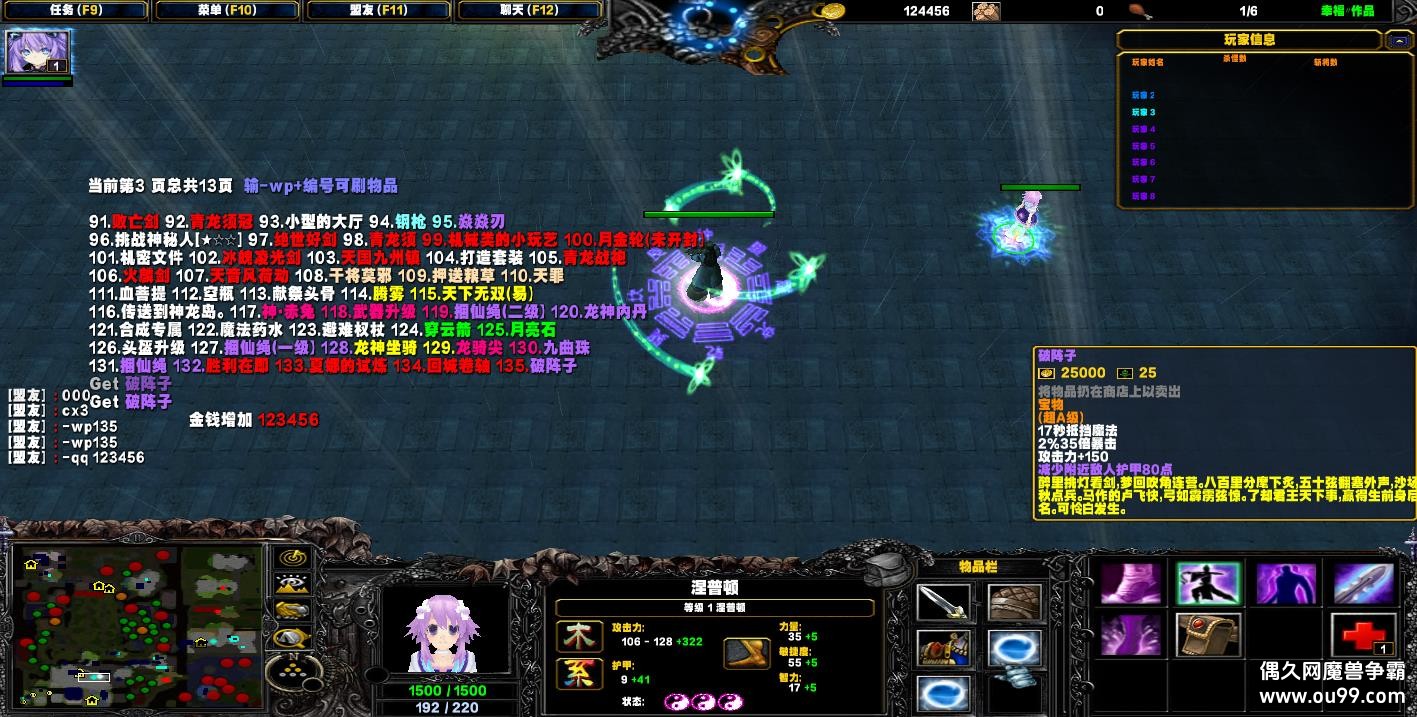This screenshot has height=717, width=1417.
Task: Click the red cross skill point button
Action: [x=1362, y=636]
